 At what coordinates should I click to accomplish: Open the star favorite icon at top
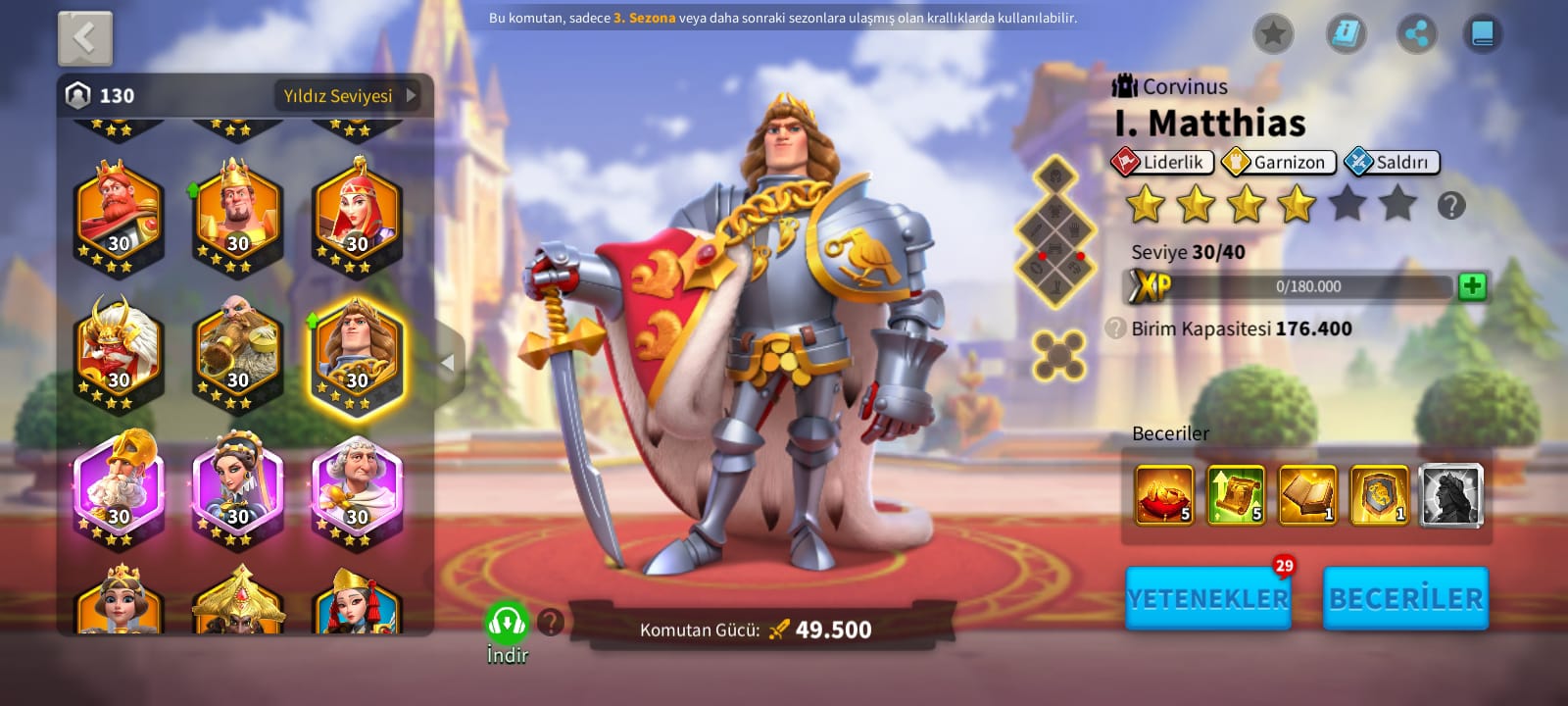coord(1273,35)
